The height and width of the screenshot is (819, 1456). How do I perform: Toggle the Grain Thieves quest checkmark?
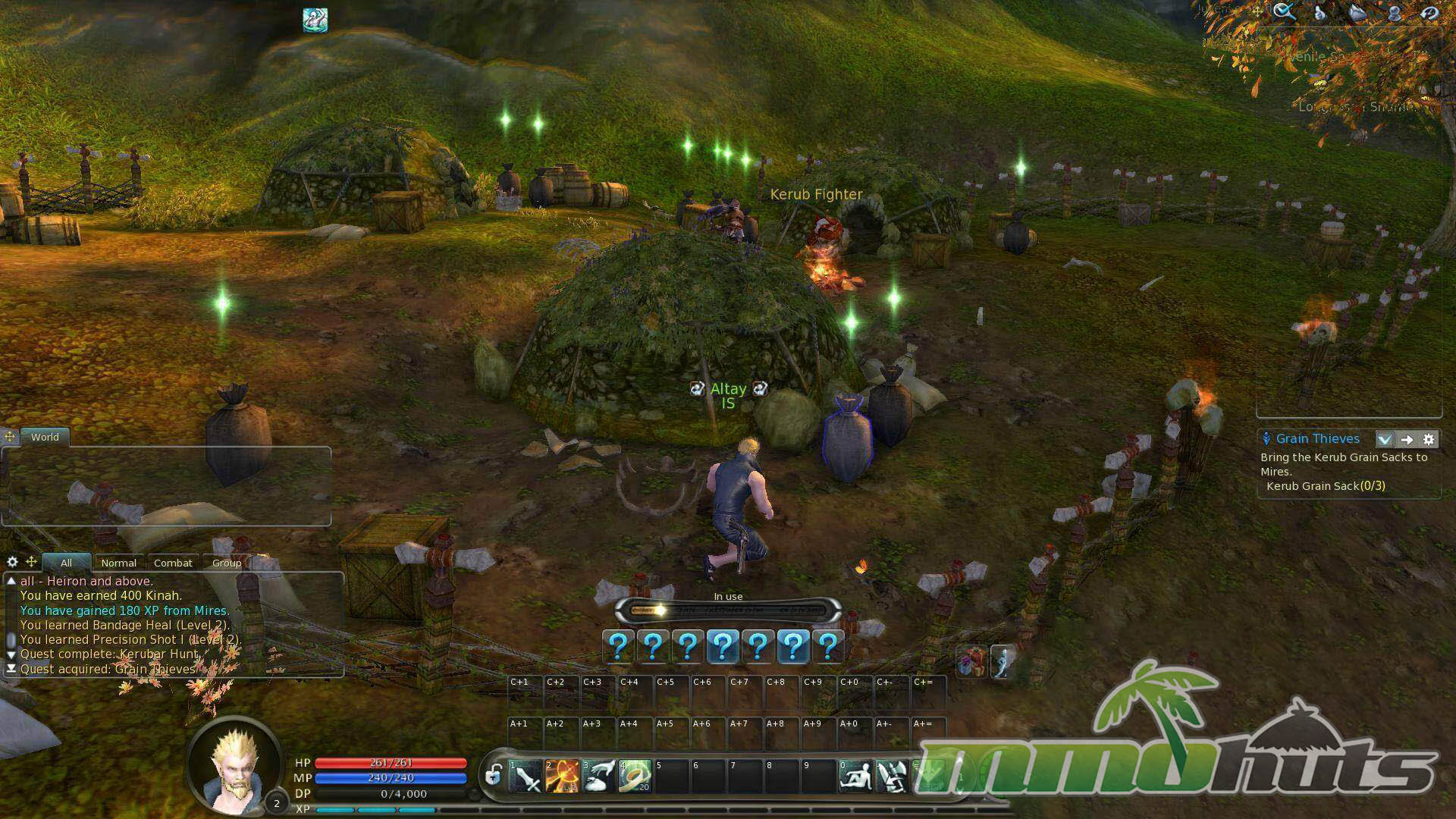pyautogui.click(x=1385, y=439)
